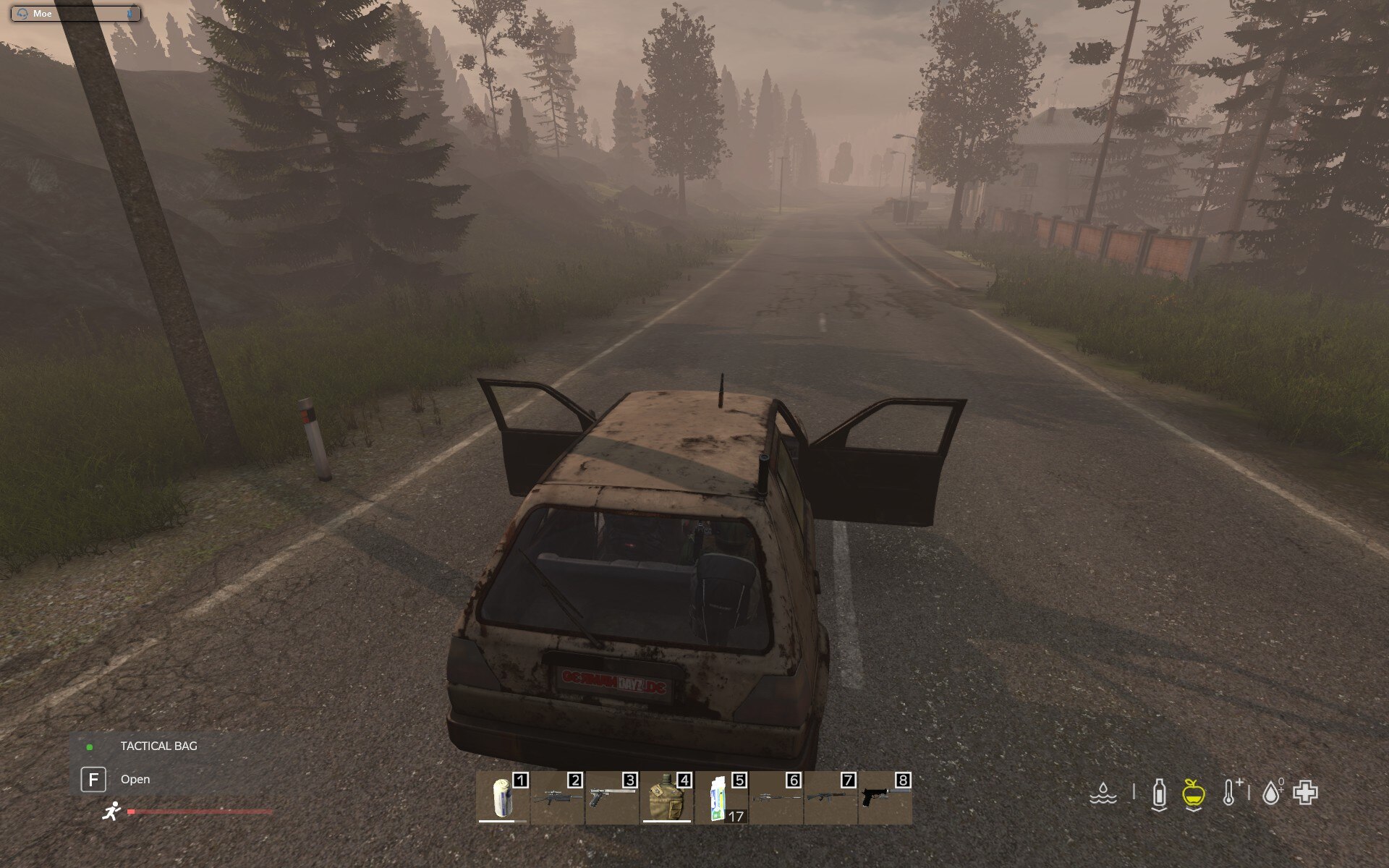
Task: Click the medical cross health icon
Action: [1306, 793]
